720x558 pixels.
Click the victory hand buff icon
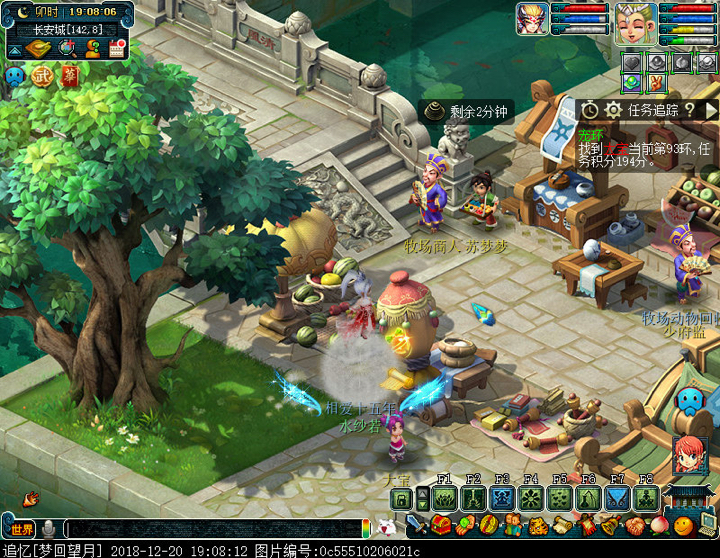pyautogui.click(x=655, y=83)
